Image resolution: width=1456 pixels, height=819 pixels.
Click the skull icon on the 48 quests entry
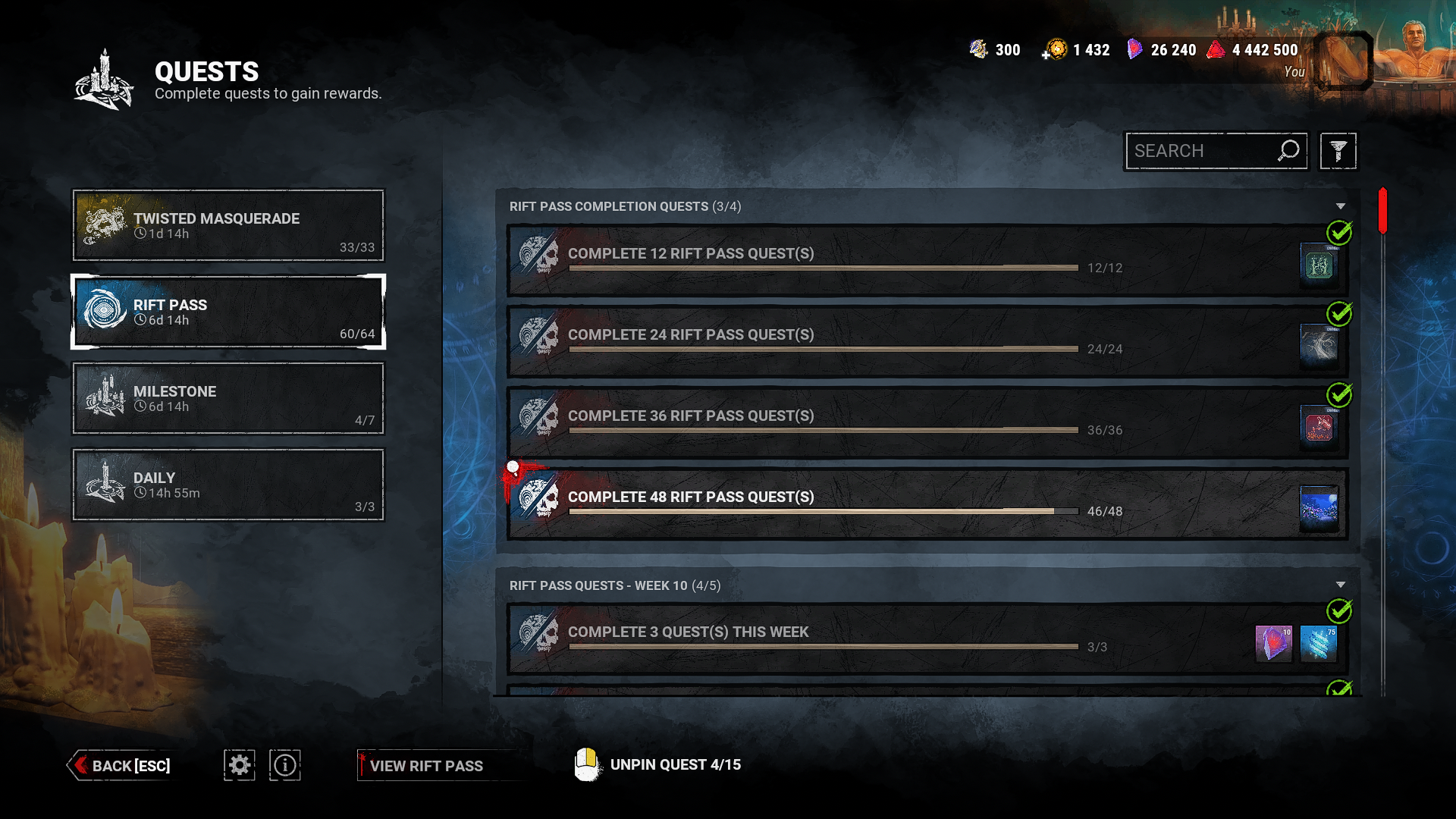tap(540, 496)
